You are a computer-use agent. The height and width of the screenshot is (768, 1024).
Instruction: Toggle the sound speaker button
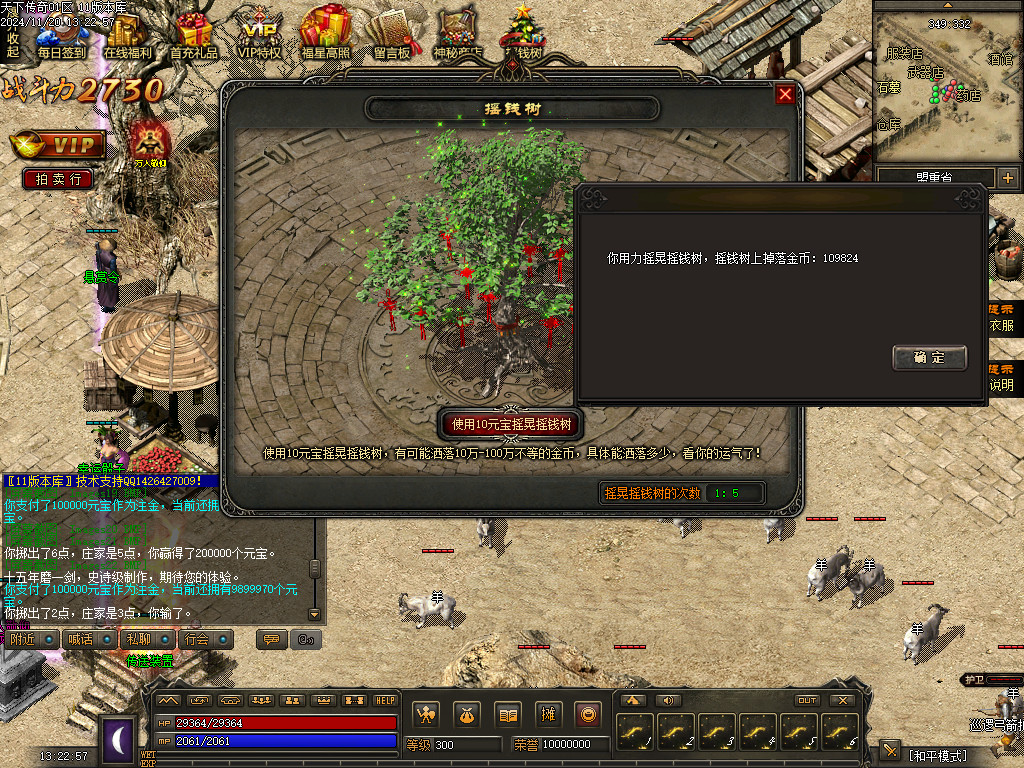[x=666, y=700]
